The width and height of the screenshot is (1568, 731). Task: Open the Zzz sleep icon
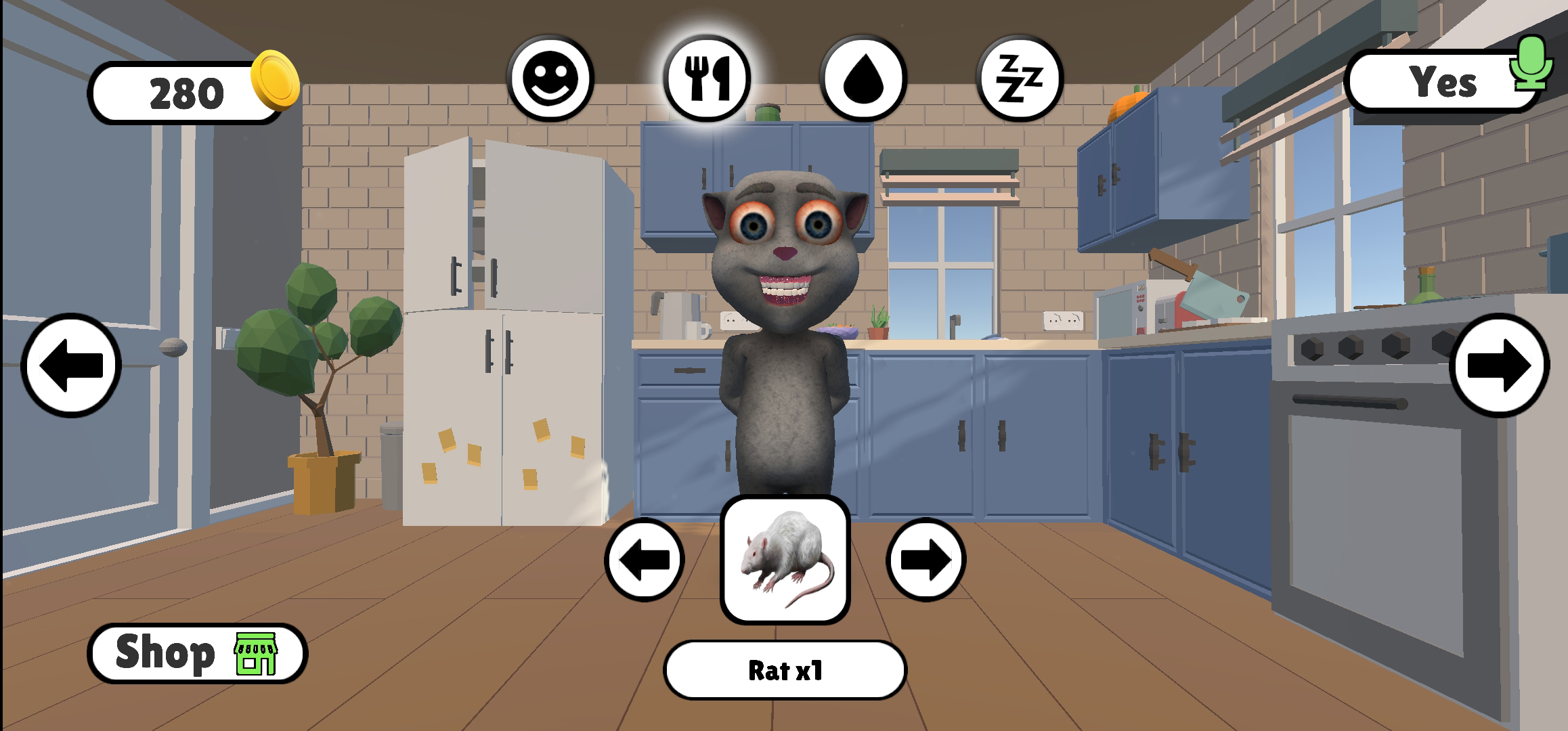pos(1021,78)
